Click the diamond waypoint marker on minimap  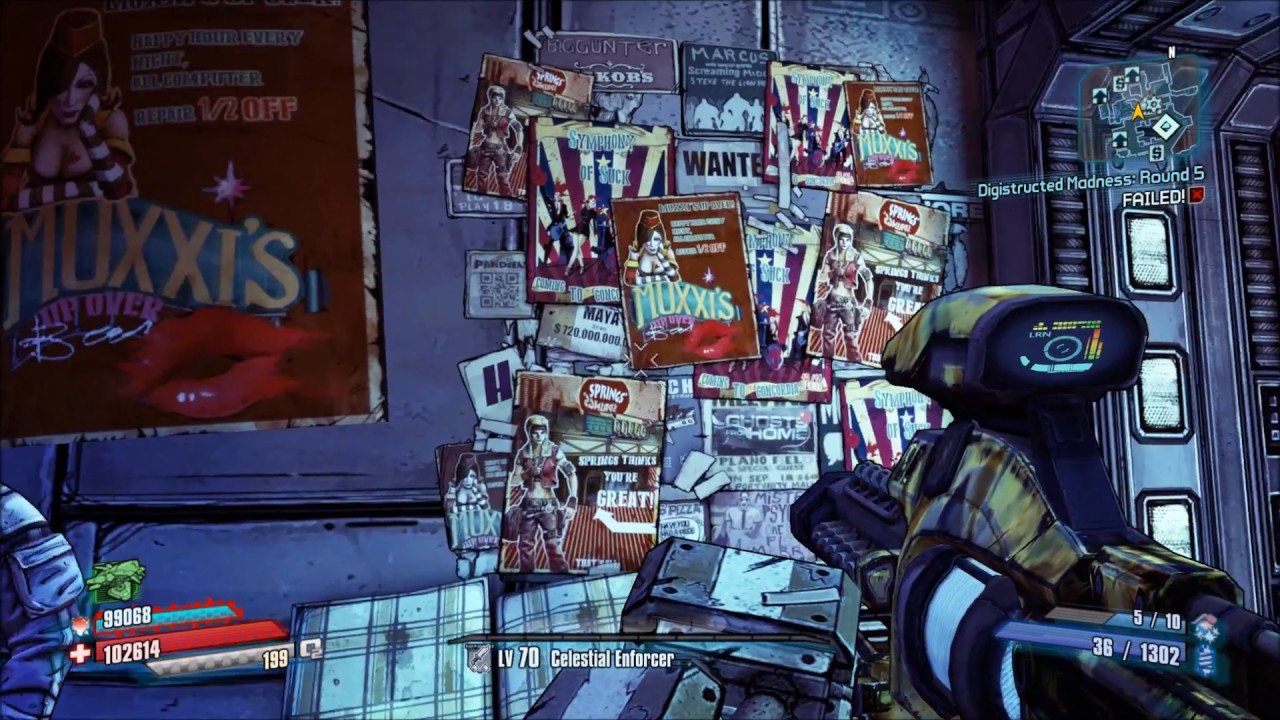tap(1165, 127)
